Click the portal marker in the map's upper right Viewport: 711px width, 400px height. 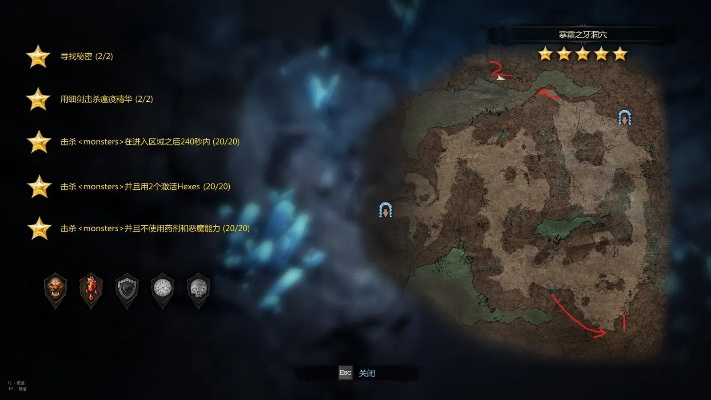625,117
